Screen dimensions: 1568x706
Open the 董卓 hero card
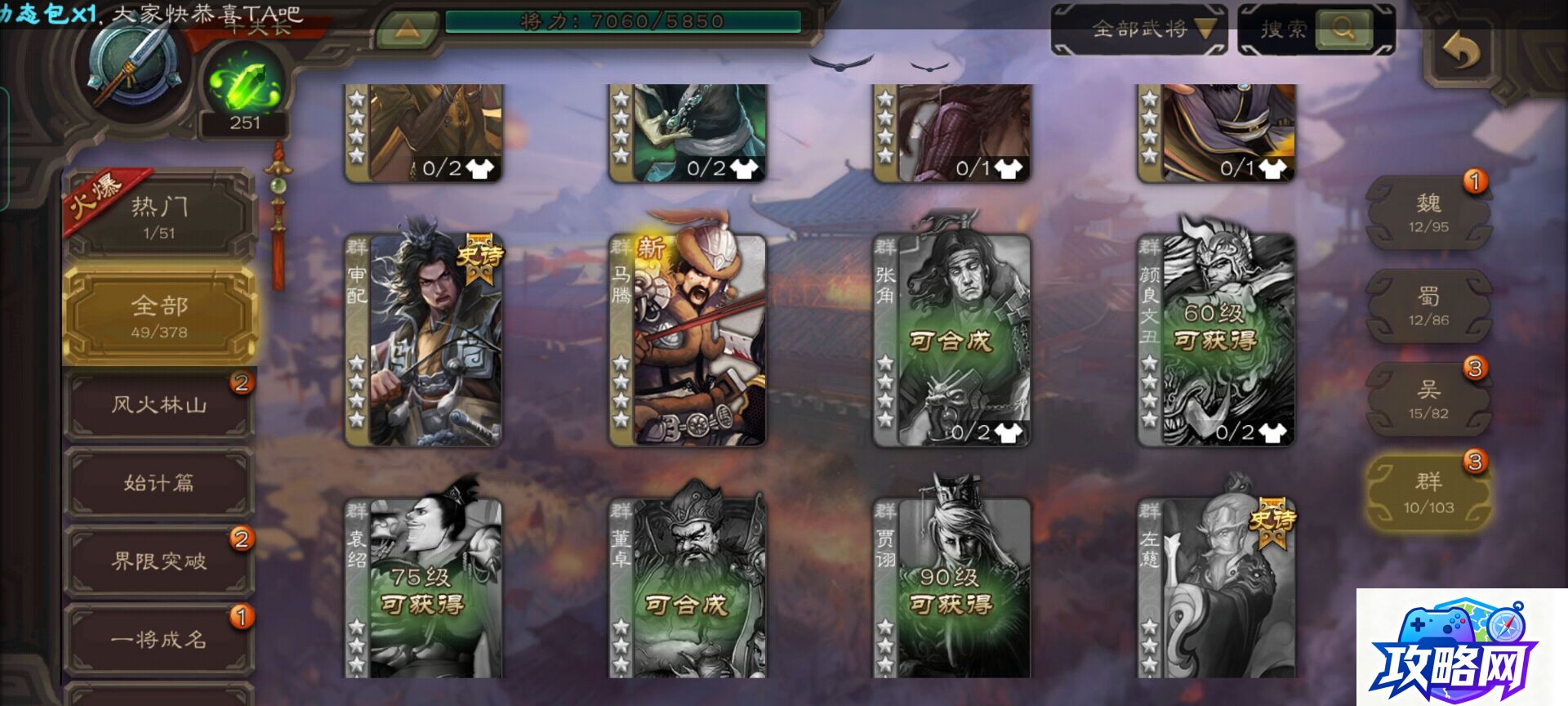click(x=688, y=588)
